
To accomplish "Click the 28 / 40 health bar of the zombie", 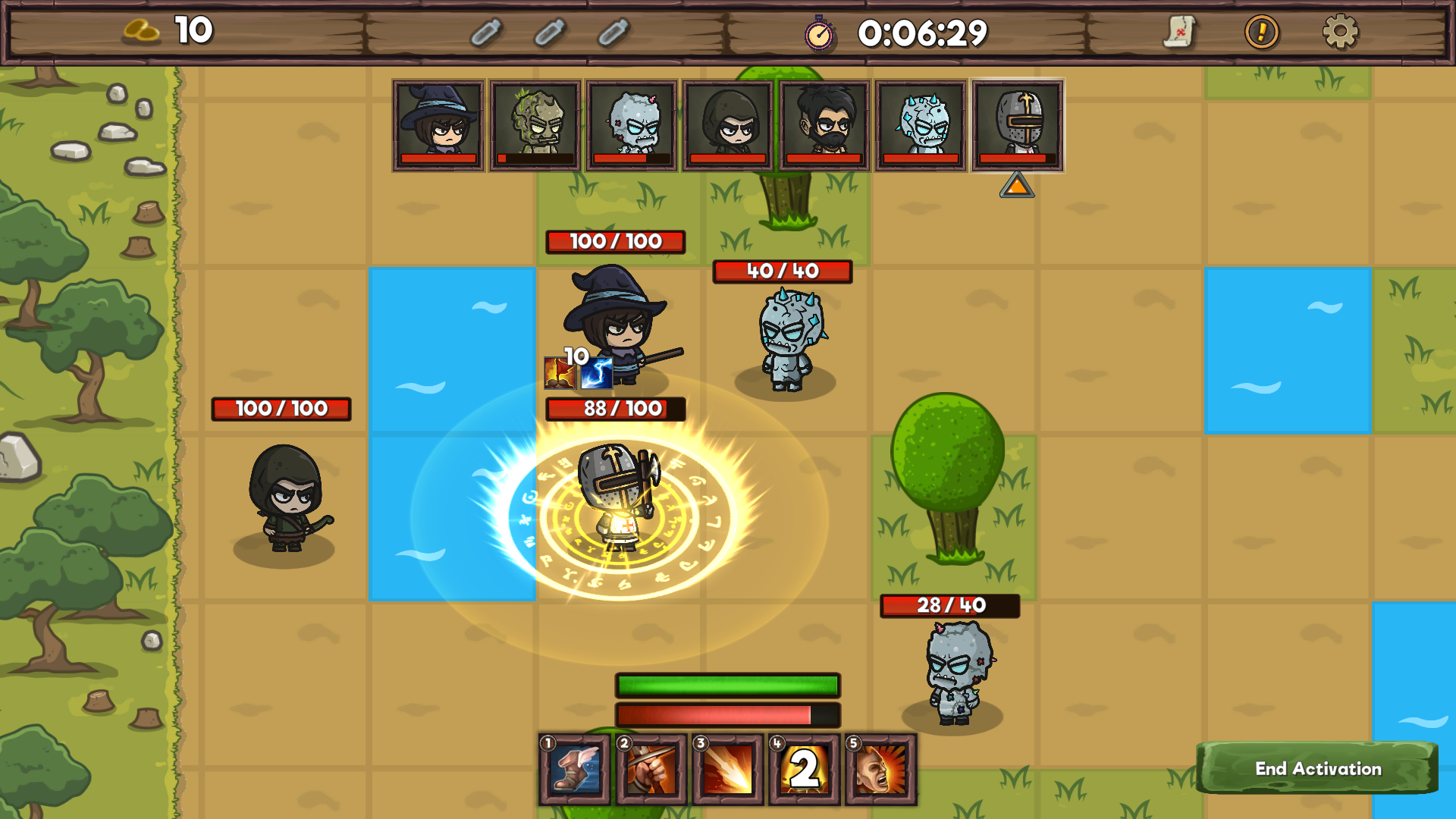I will [951, 605].
